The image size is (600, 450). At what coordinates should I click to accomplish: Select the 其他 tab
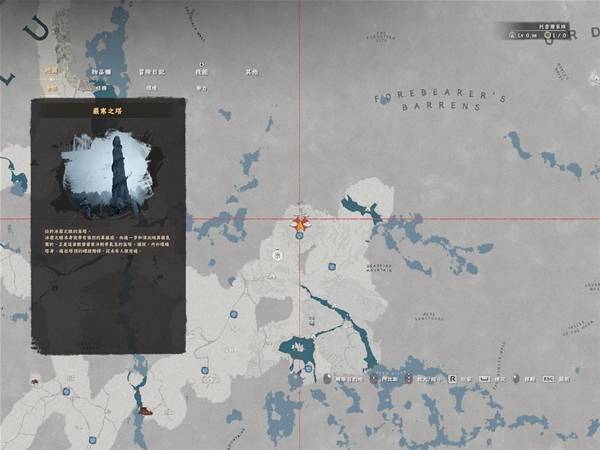251,72
